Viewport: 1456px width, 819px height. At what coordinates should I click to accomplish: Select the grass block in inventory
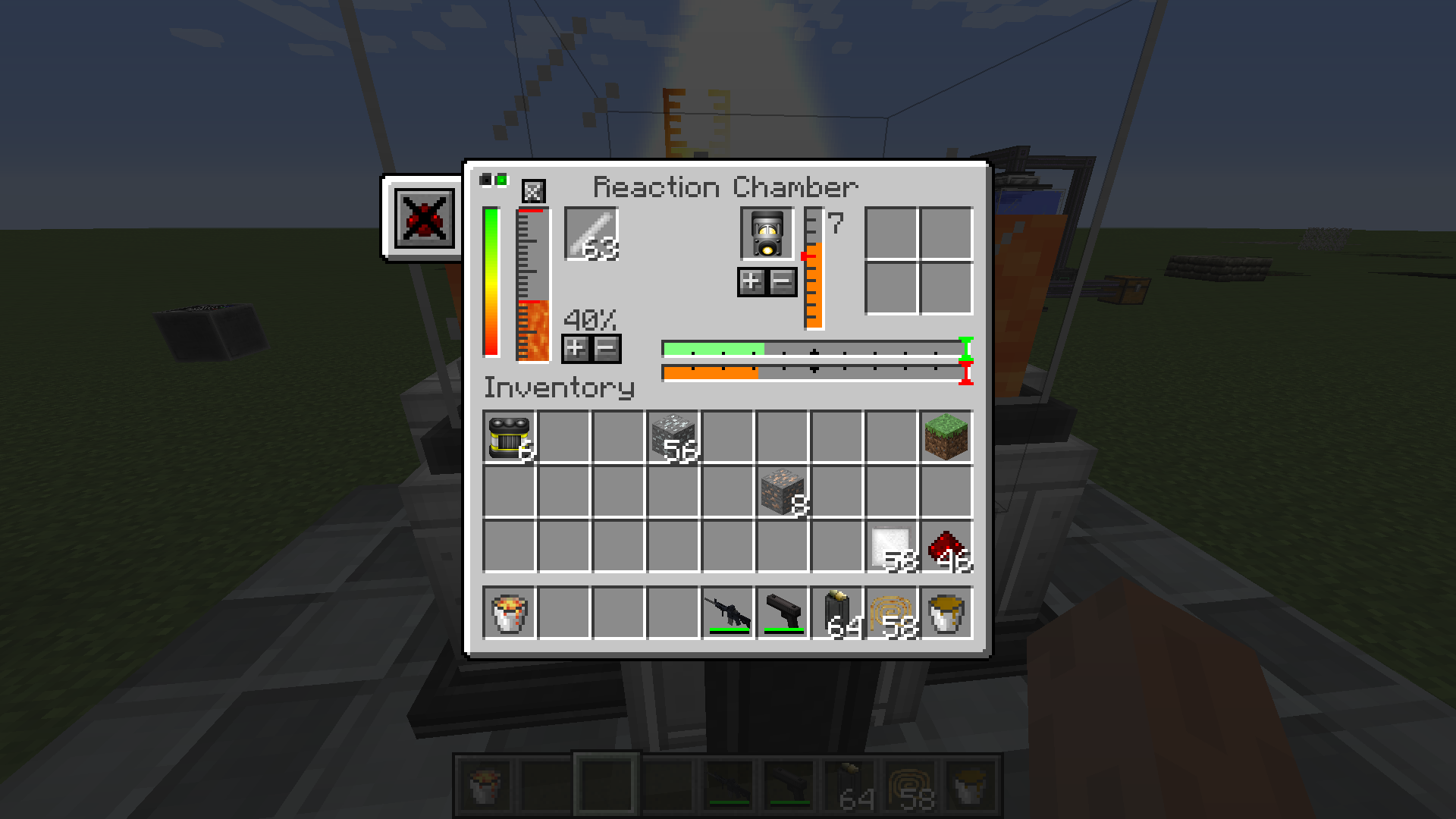click(946, 438)
